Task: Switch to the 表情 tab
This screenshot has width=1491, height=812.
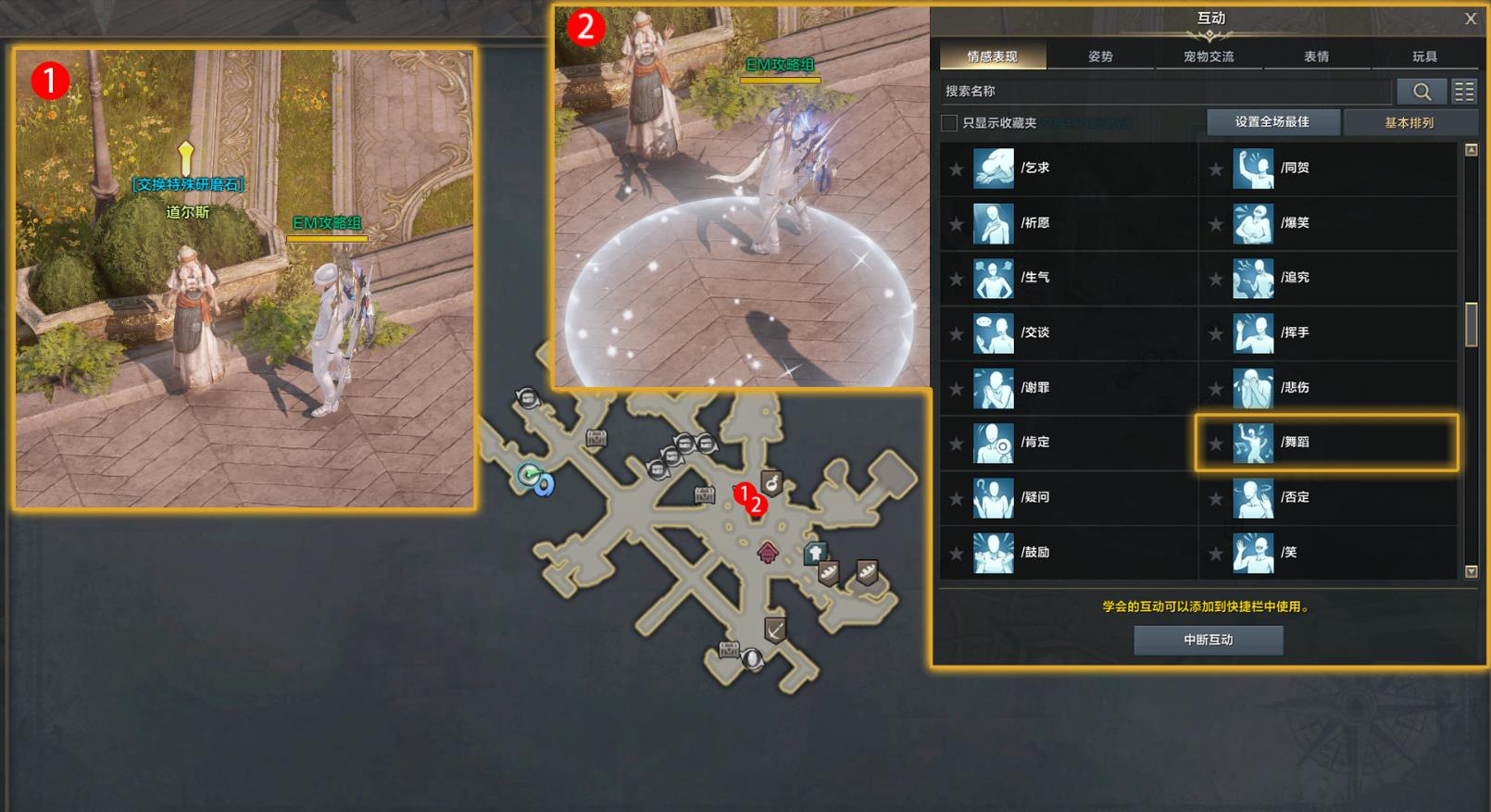Action: (1316, 56)
